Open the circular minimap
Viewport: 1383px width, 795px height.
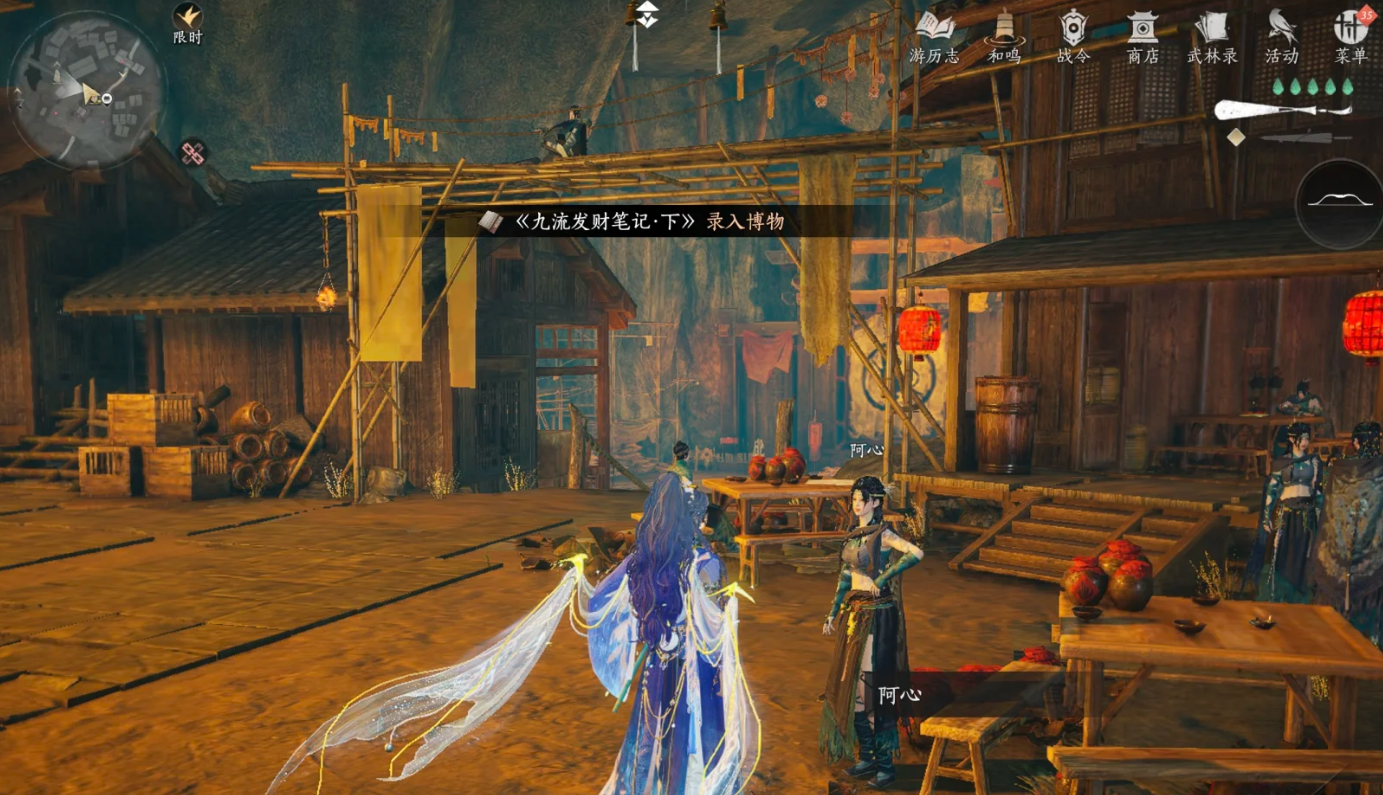tap(87, 90)
